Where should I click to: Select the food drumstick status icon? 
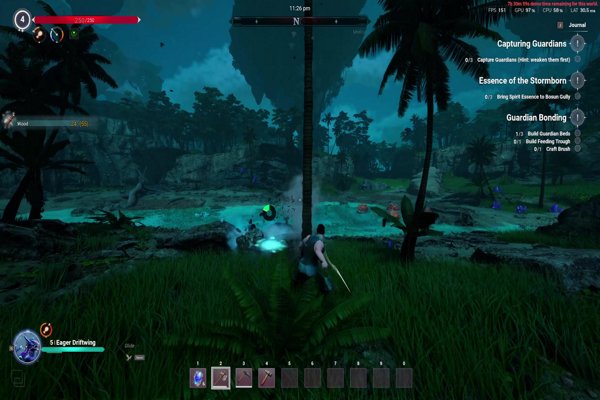point(36,34)
